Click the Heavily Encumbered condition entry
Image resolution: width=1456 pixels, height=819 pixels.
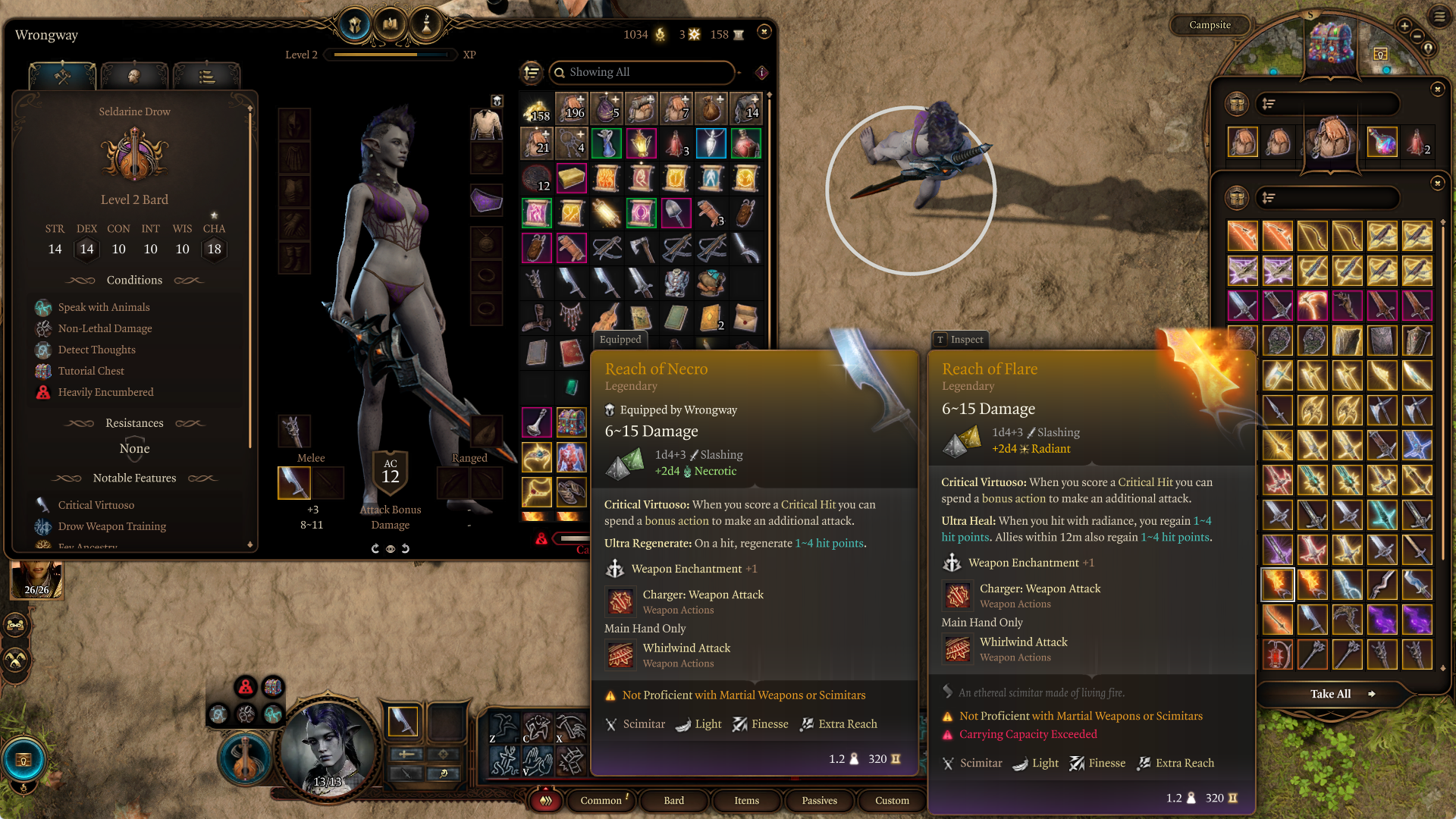tap(105, 392)
